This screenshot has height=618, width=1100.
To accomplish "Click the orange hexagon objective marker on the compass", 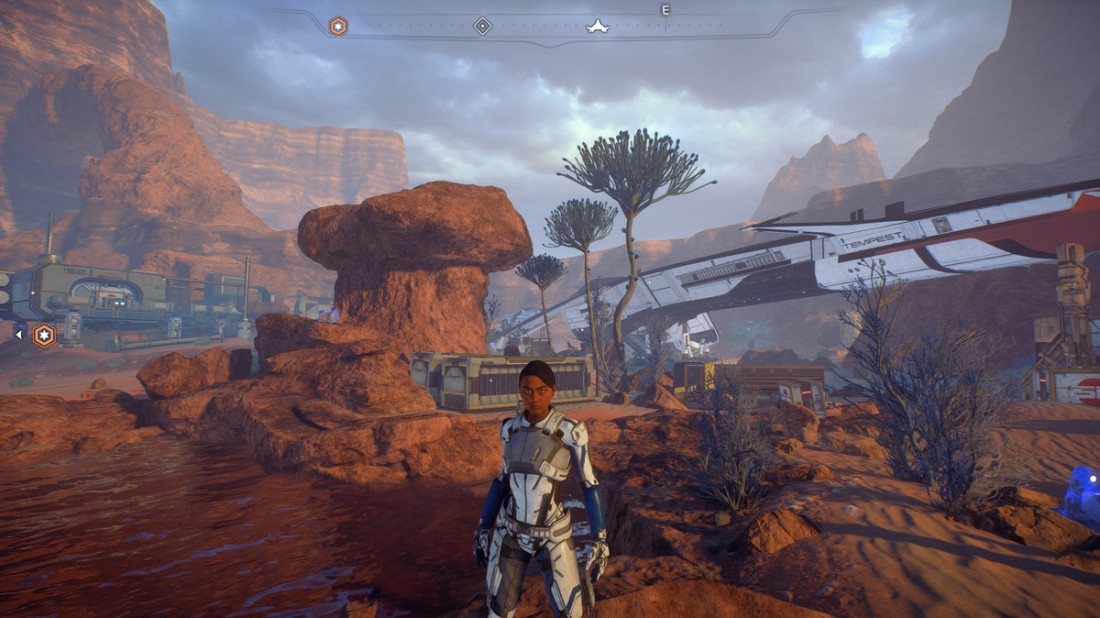I will [x=338, y=26].
